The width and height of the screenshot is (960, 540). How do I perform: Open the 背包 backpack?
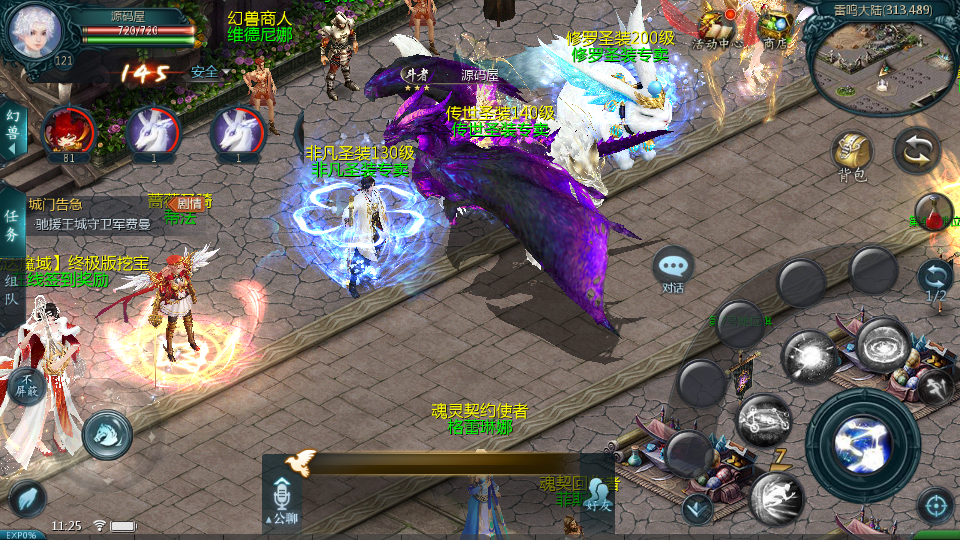tap(852, 157)
